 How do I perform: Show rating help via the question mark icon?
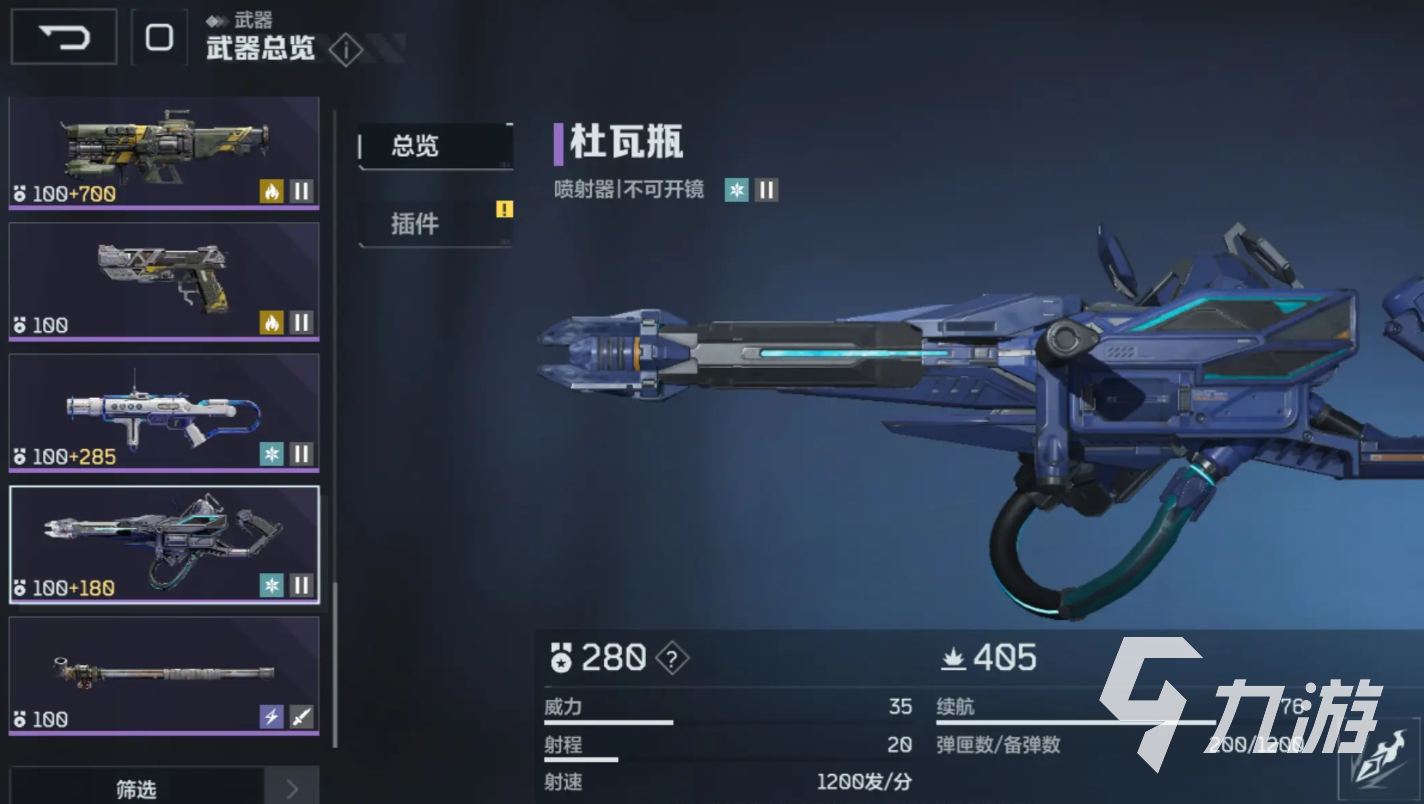672,658
